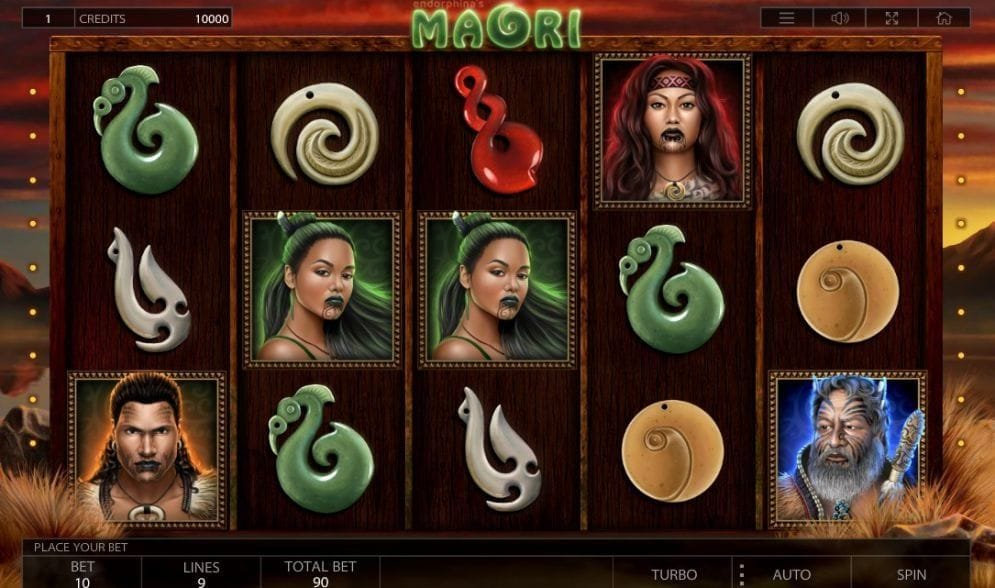Toggle the sound speaker icon
The height and width of the screenshot is (588, 995).
point(839,18)
